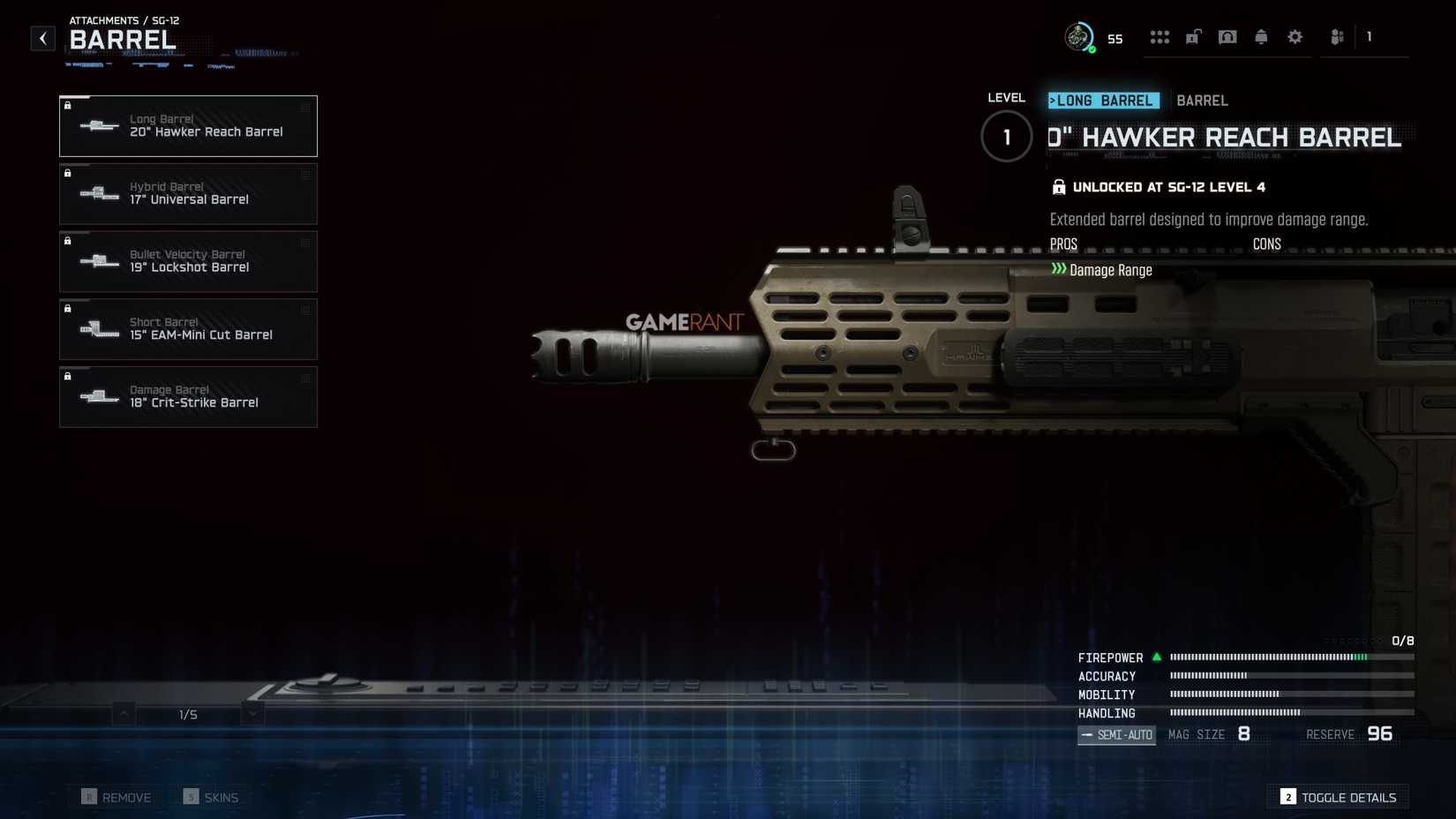Click the lock icon on Crit-Strike Barrel card
Screen dimensions: 1456x819
click(68, 376)
